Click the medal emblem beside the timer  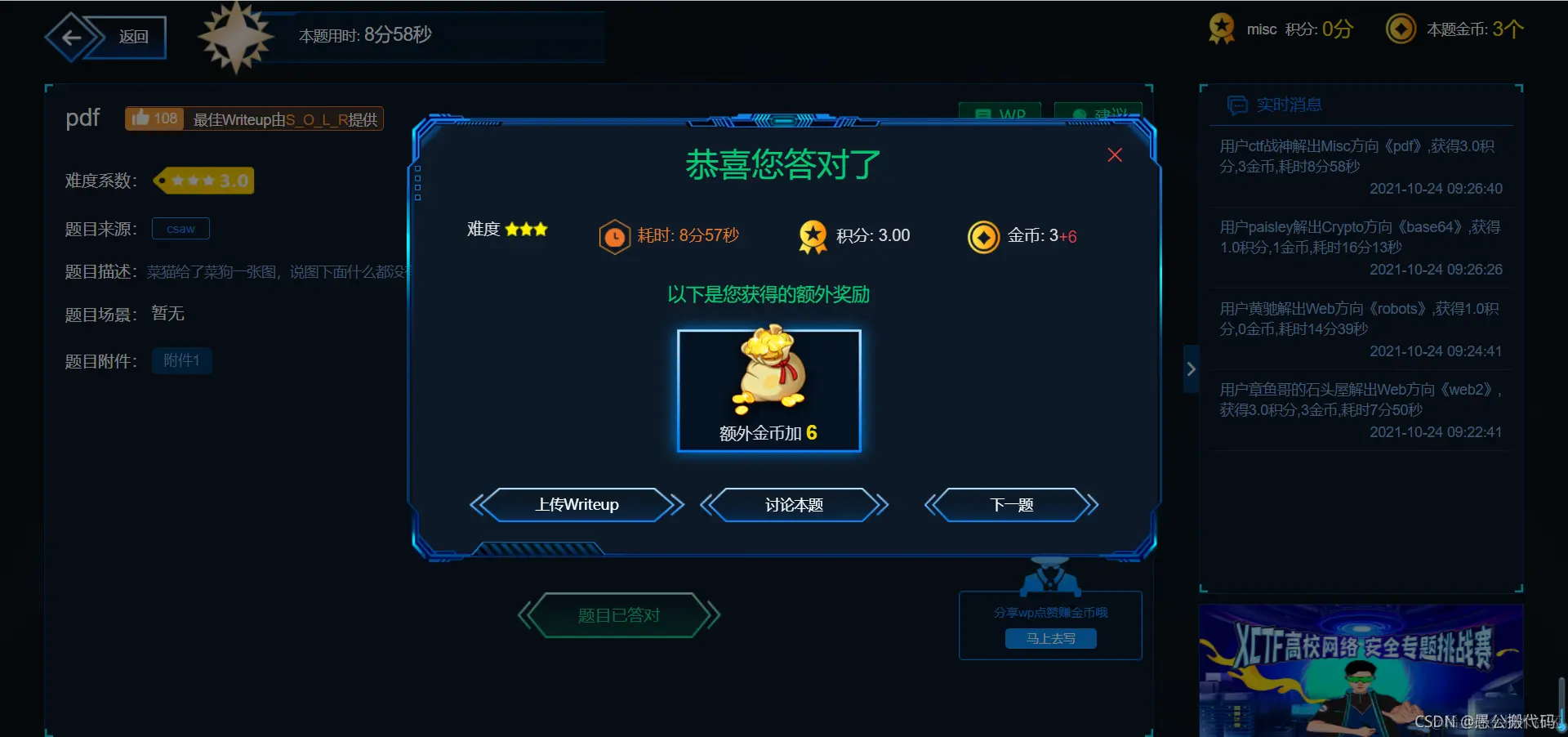[x=238, y=37]
